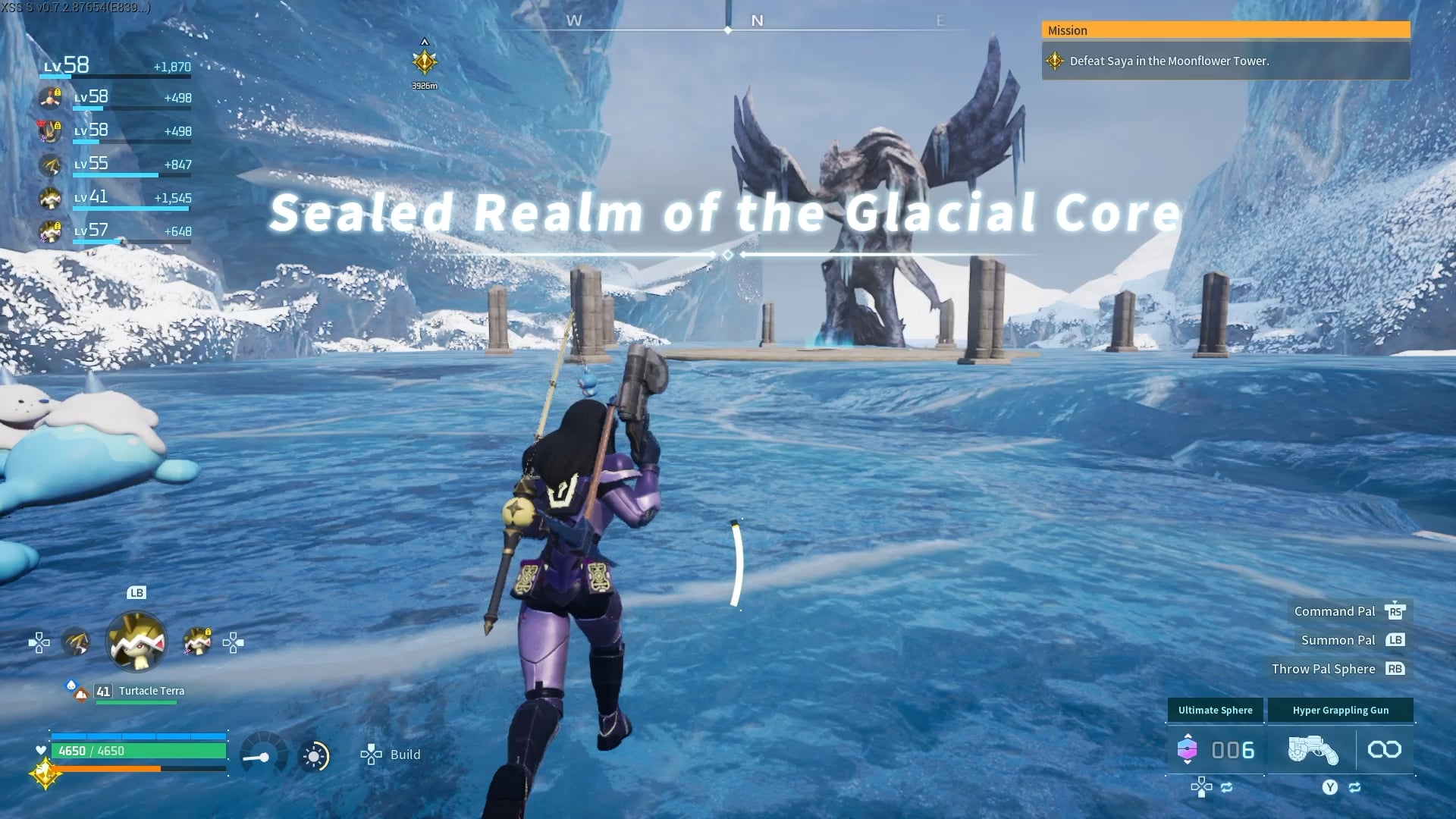Click the sun time-of-day indicator

click(314, 756)
